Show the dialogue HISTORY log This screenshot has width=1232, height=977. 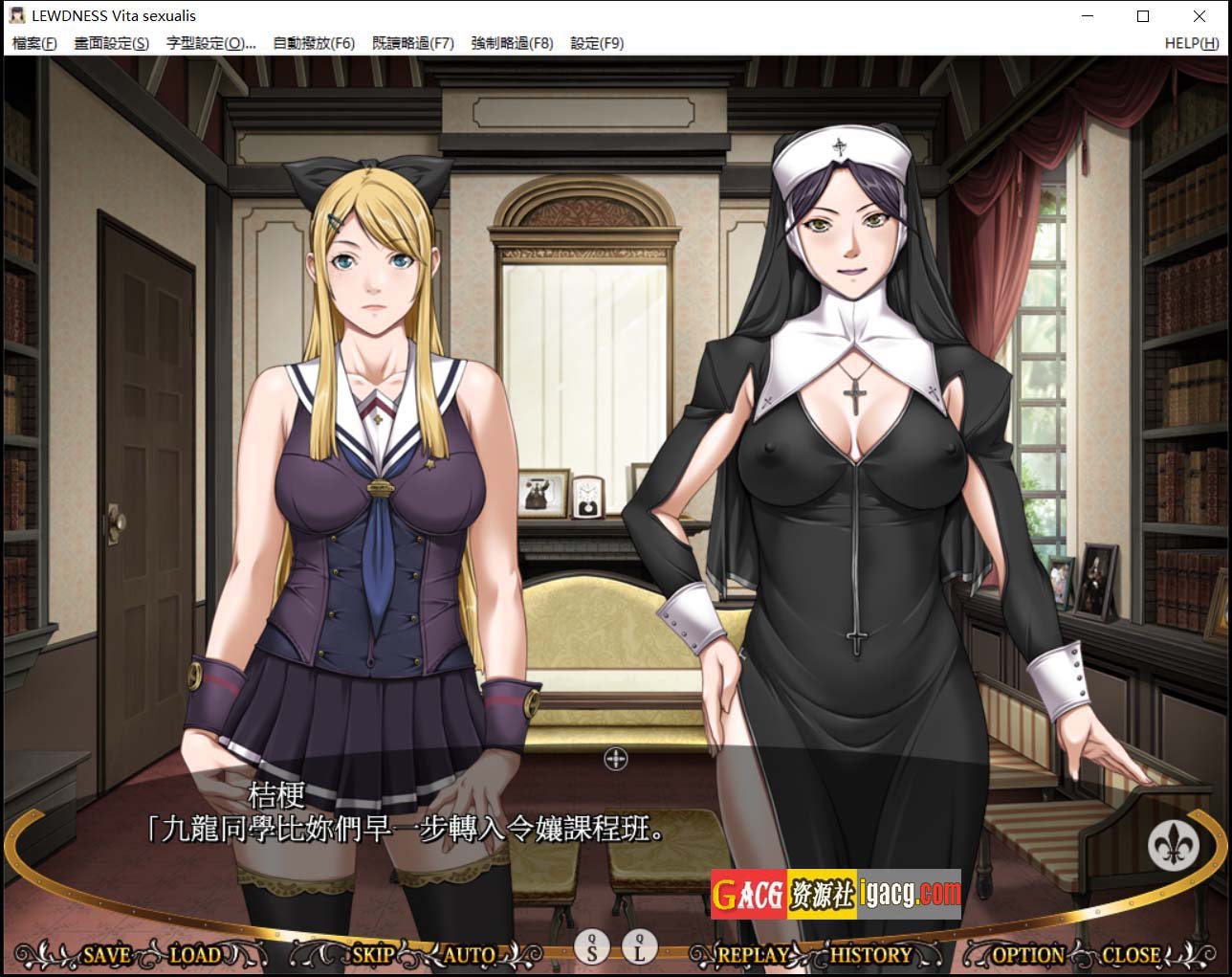tap(870, 954)
